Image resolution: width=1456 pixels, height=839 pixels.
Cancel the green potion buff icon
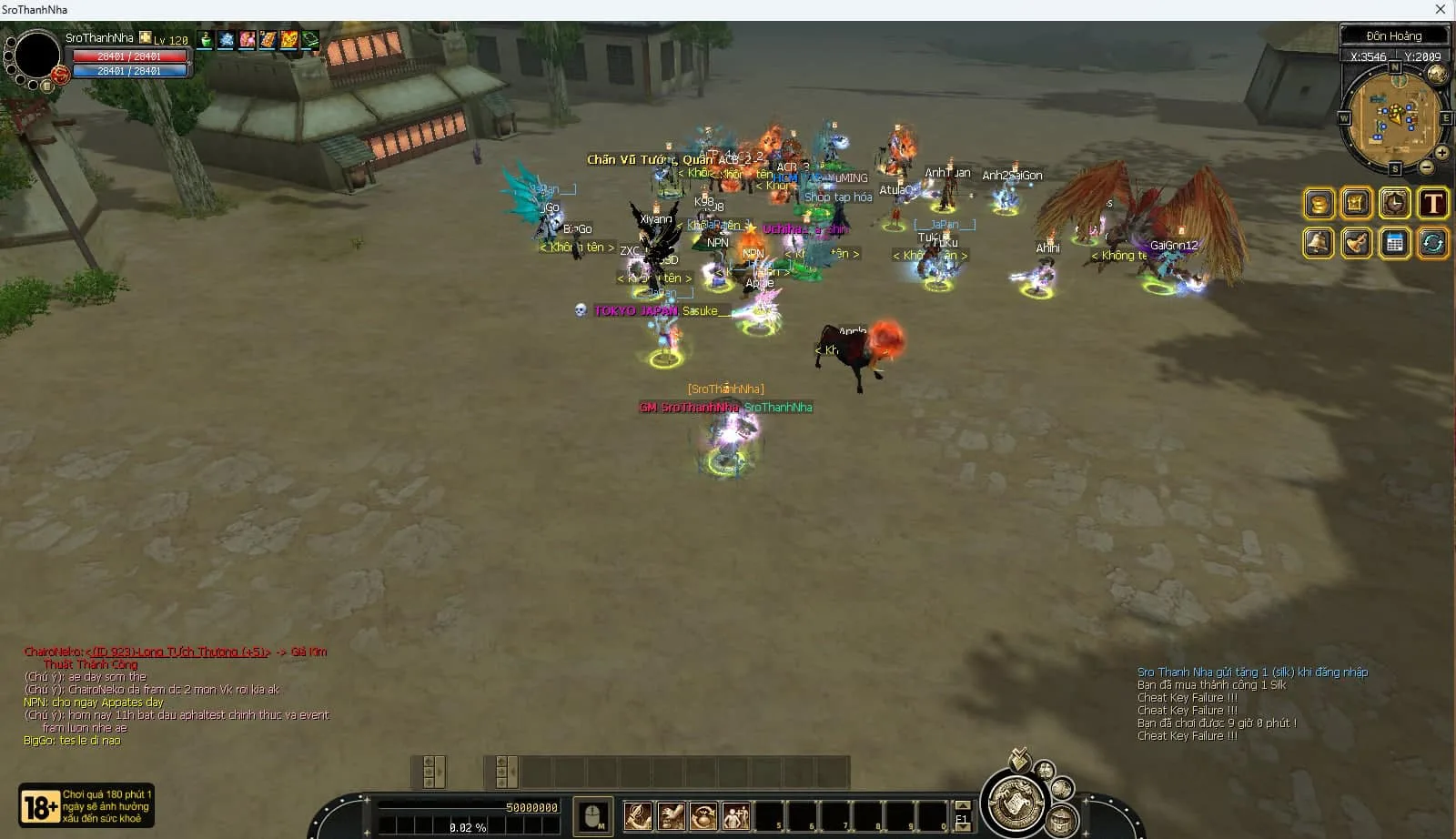tap(204, 41)
